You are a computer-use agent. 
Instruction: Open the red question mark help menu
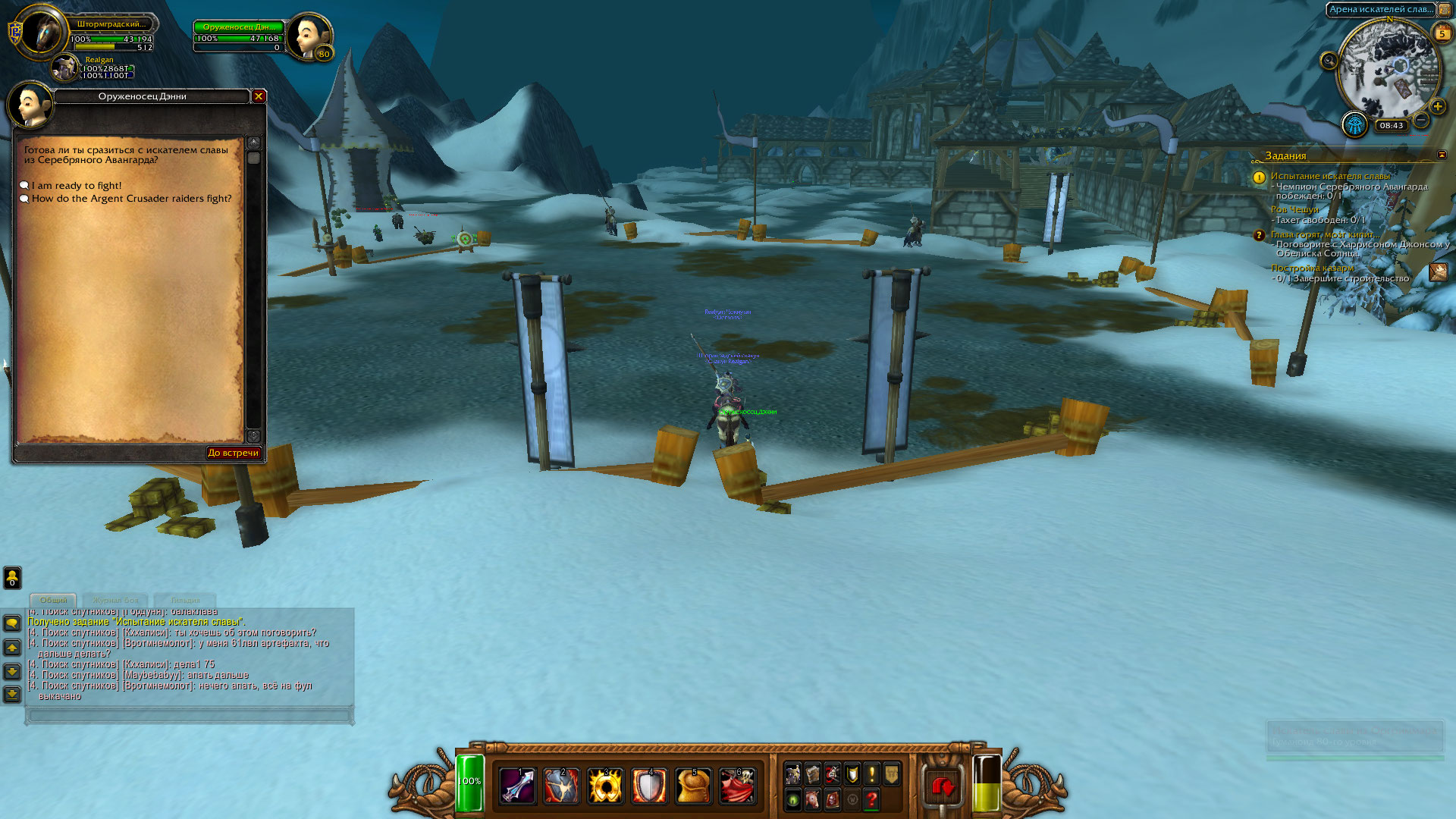(871, 799)
